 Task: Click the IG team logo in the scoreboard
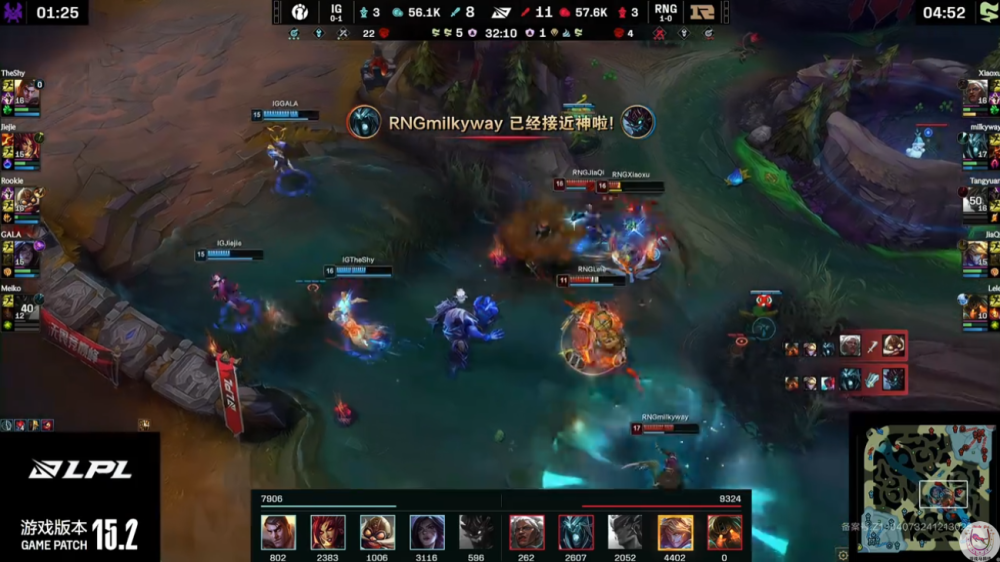[300, 12]
